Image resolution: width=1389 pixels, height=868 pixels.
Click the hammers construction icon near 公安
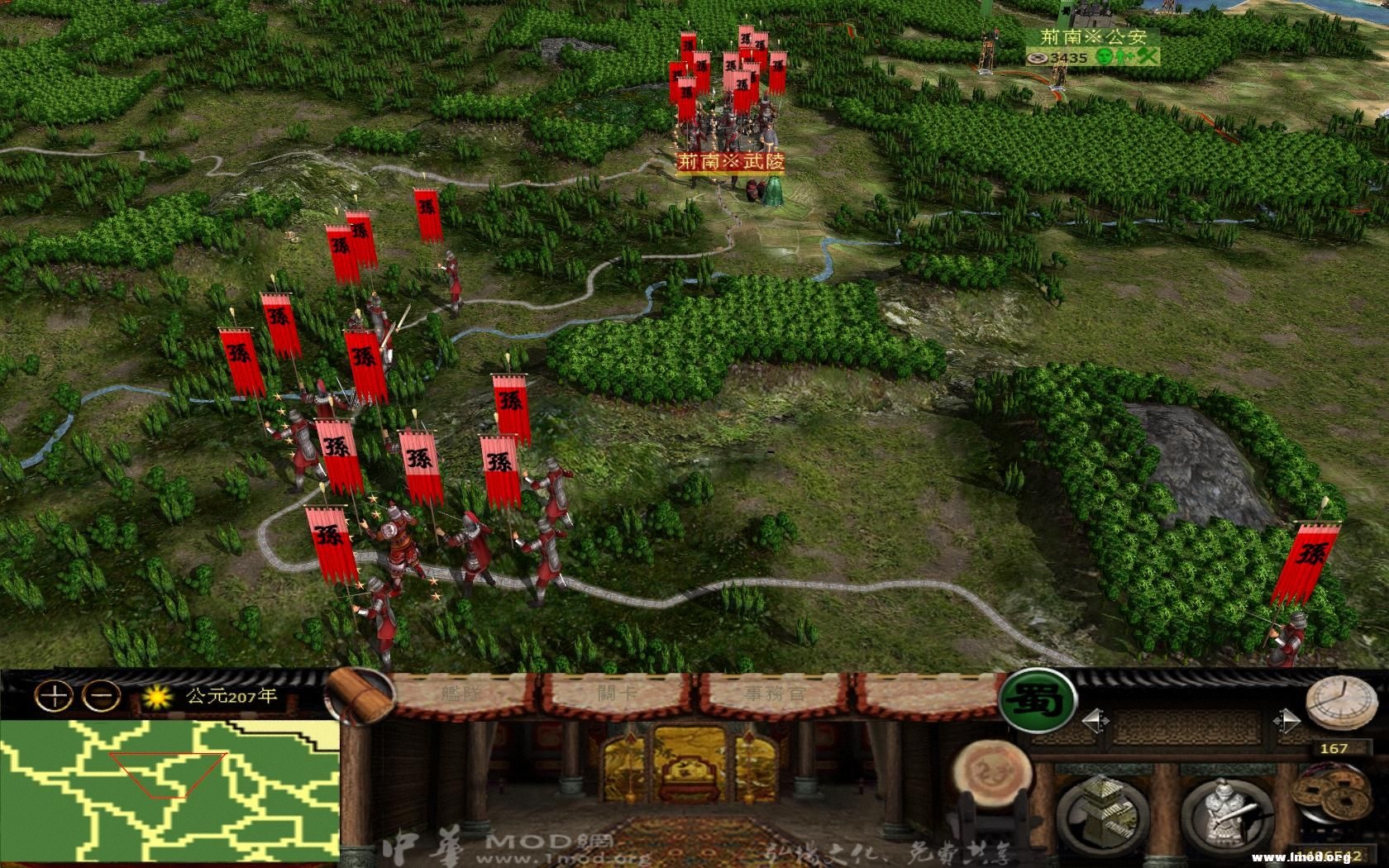(1147, 56)
